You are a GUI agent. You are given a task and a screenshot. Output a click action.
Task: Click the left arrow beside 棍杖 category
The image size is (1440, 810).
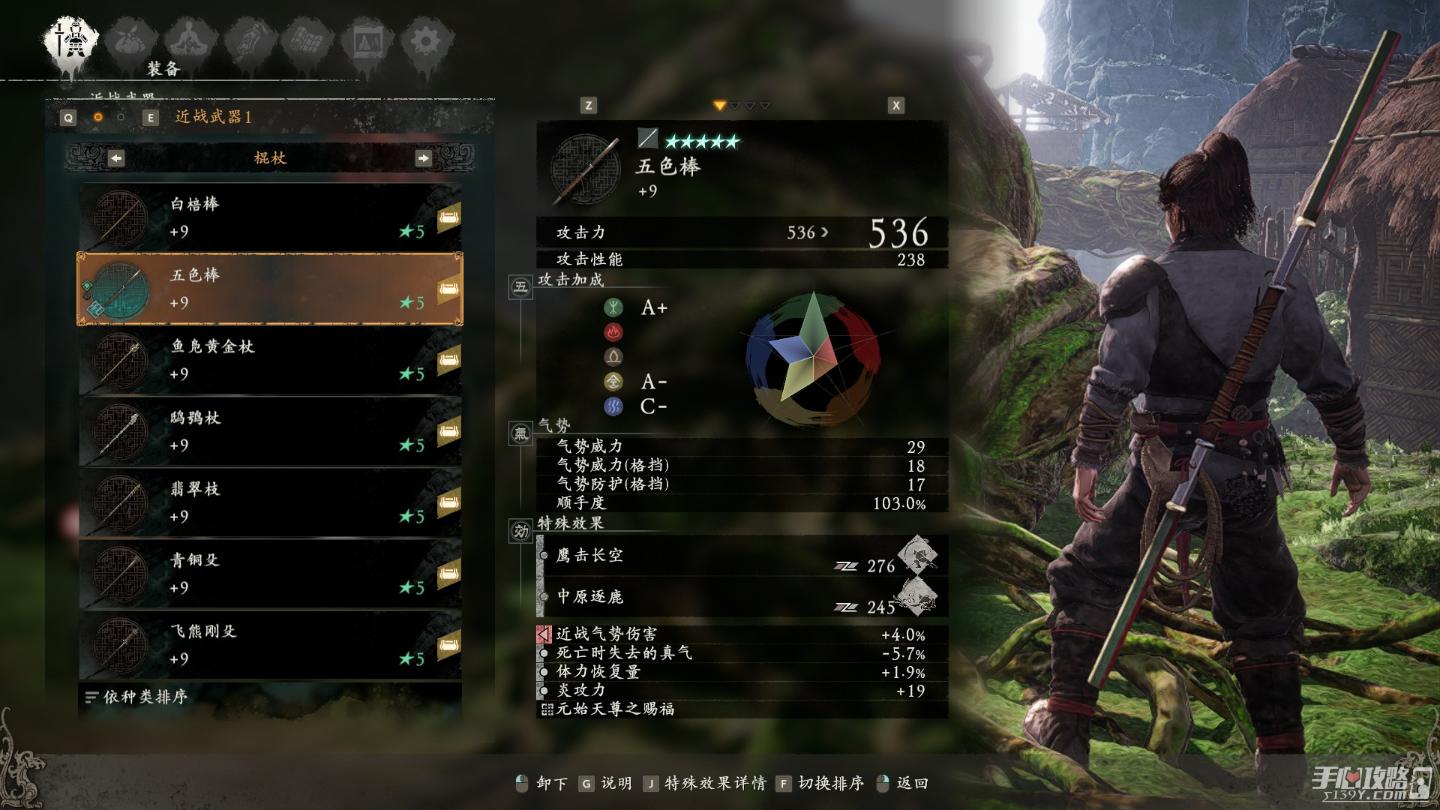[116, 158]
